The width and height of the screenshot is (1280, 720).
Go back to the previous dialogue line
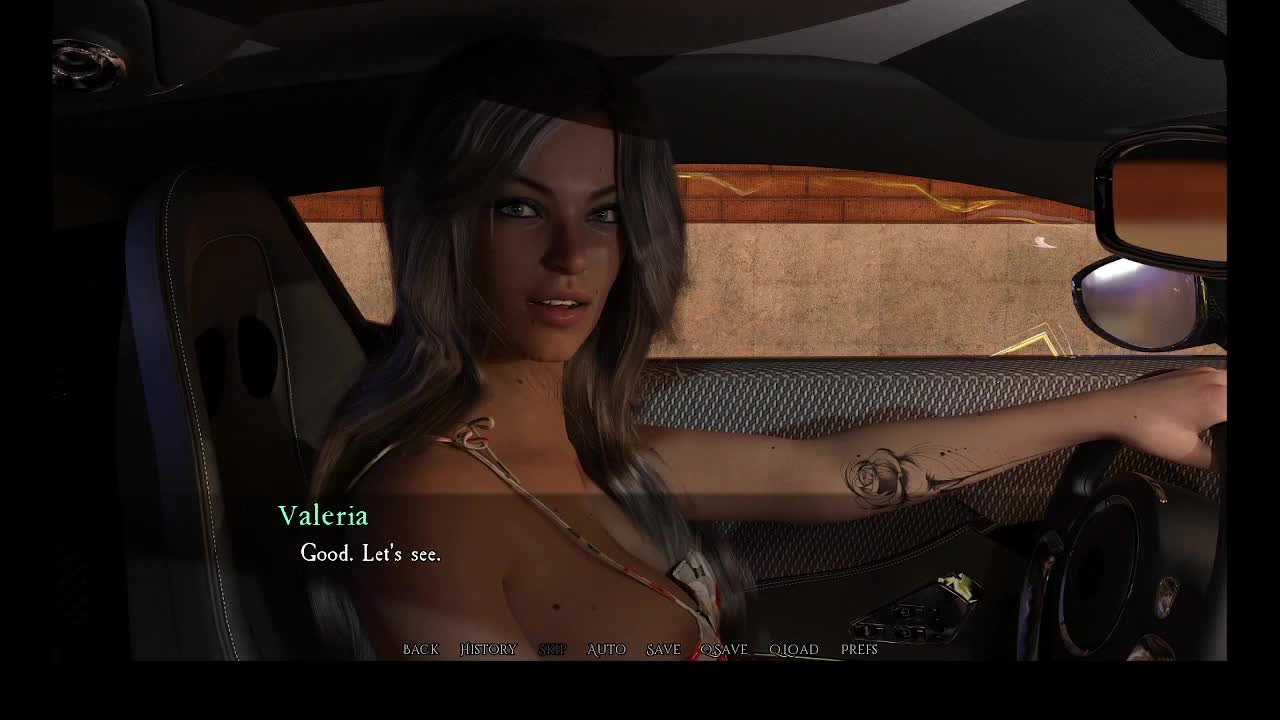click(x=420, y=650)
